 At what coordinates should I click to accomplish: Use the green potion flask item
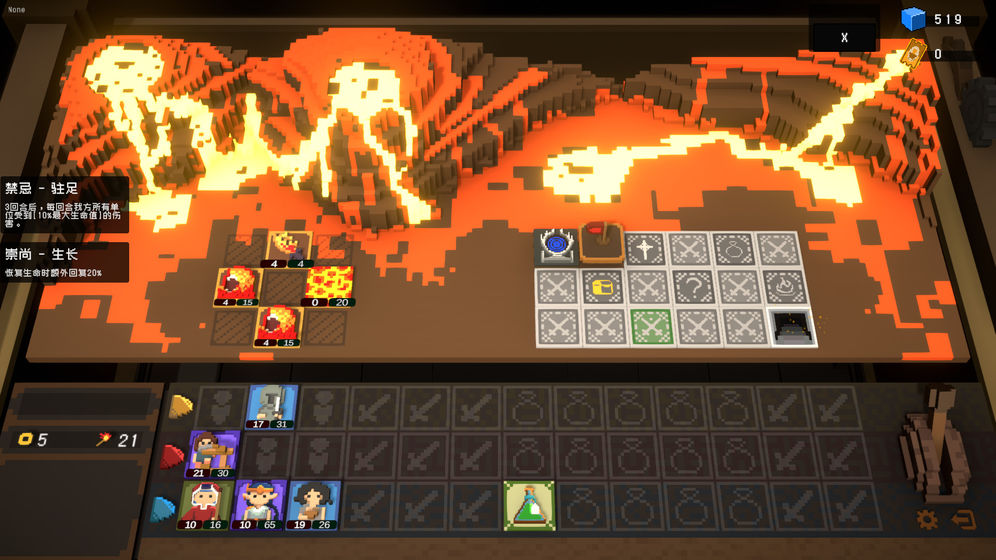(x=529, y=505)
